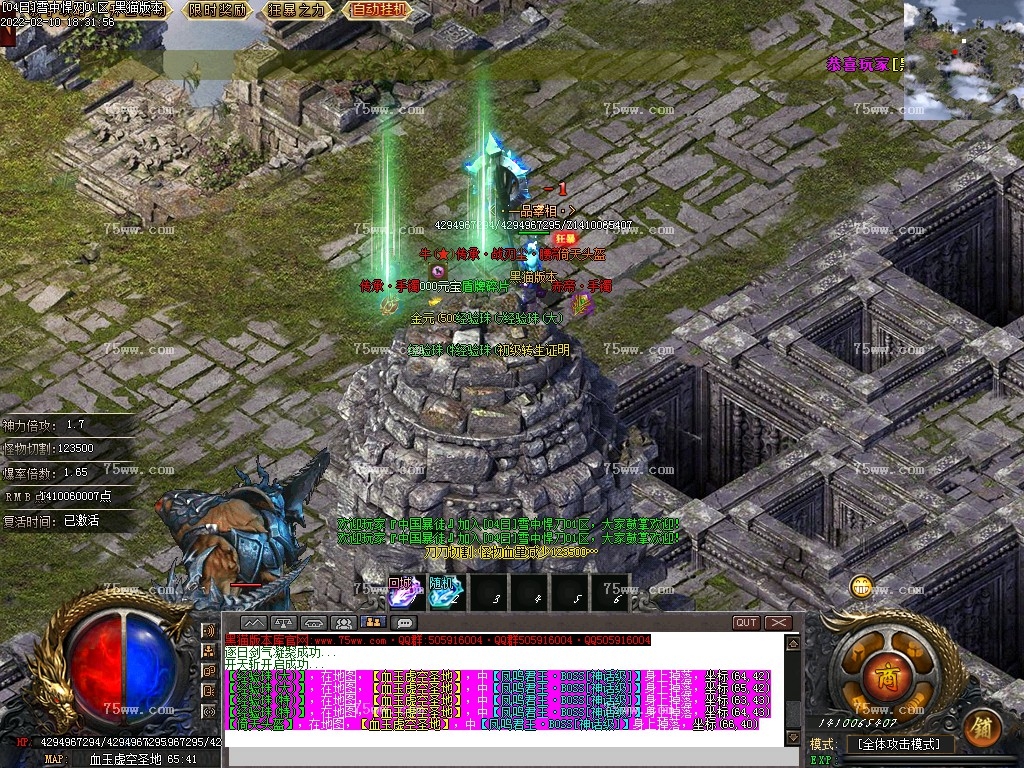This screenshot has height=768, width=1024.
Task: Activate the 狂暴之力 button
Action: [x=297, y=11]
